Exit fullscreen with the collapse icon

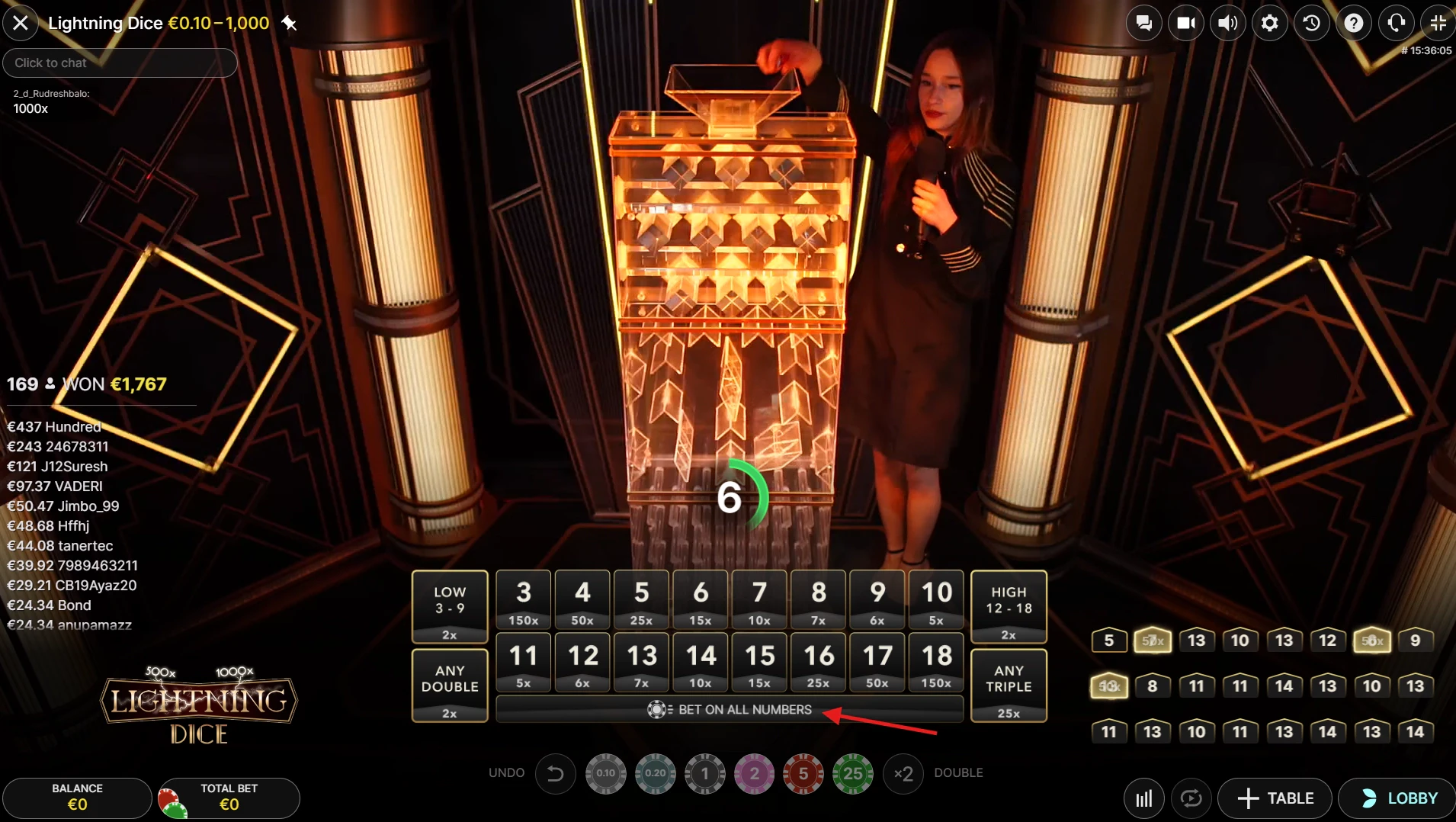pyautogui.click(x=1438, y=22)
